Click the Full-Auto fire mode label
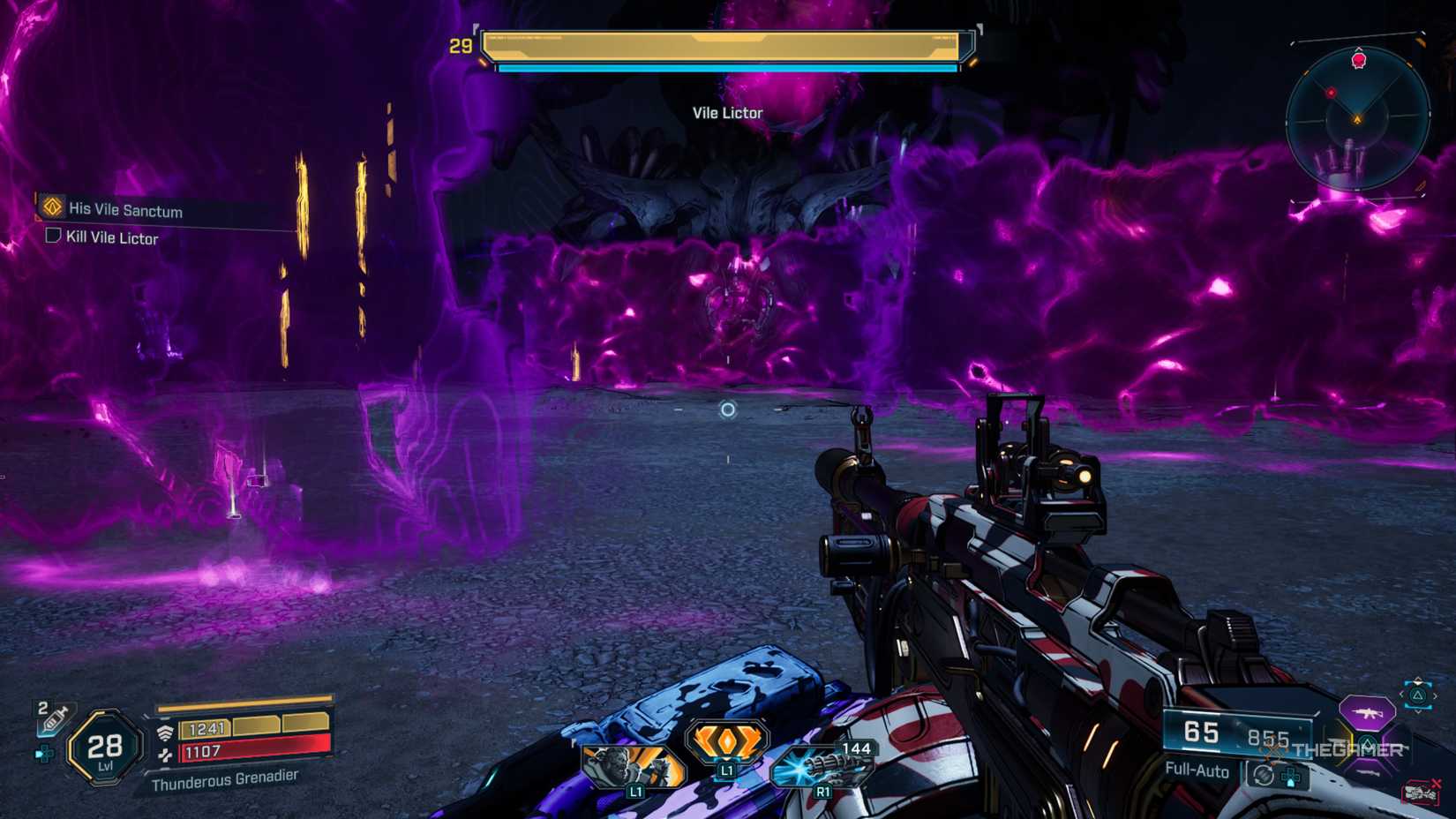 [1197, 770]
